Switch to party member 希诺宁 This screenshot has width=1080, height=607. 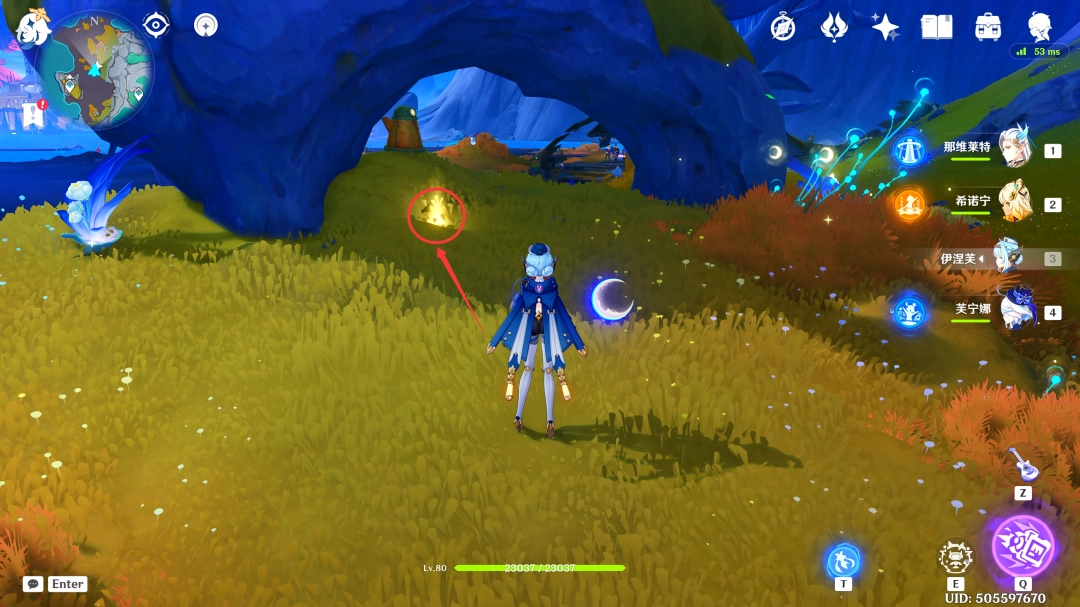click(x=1015, y=203)
